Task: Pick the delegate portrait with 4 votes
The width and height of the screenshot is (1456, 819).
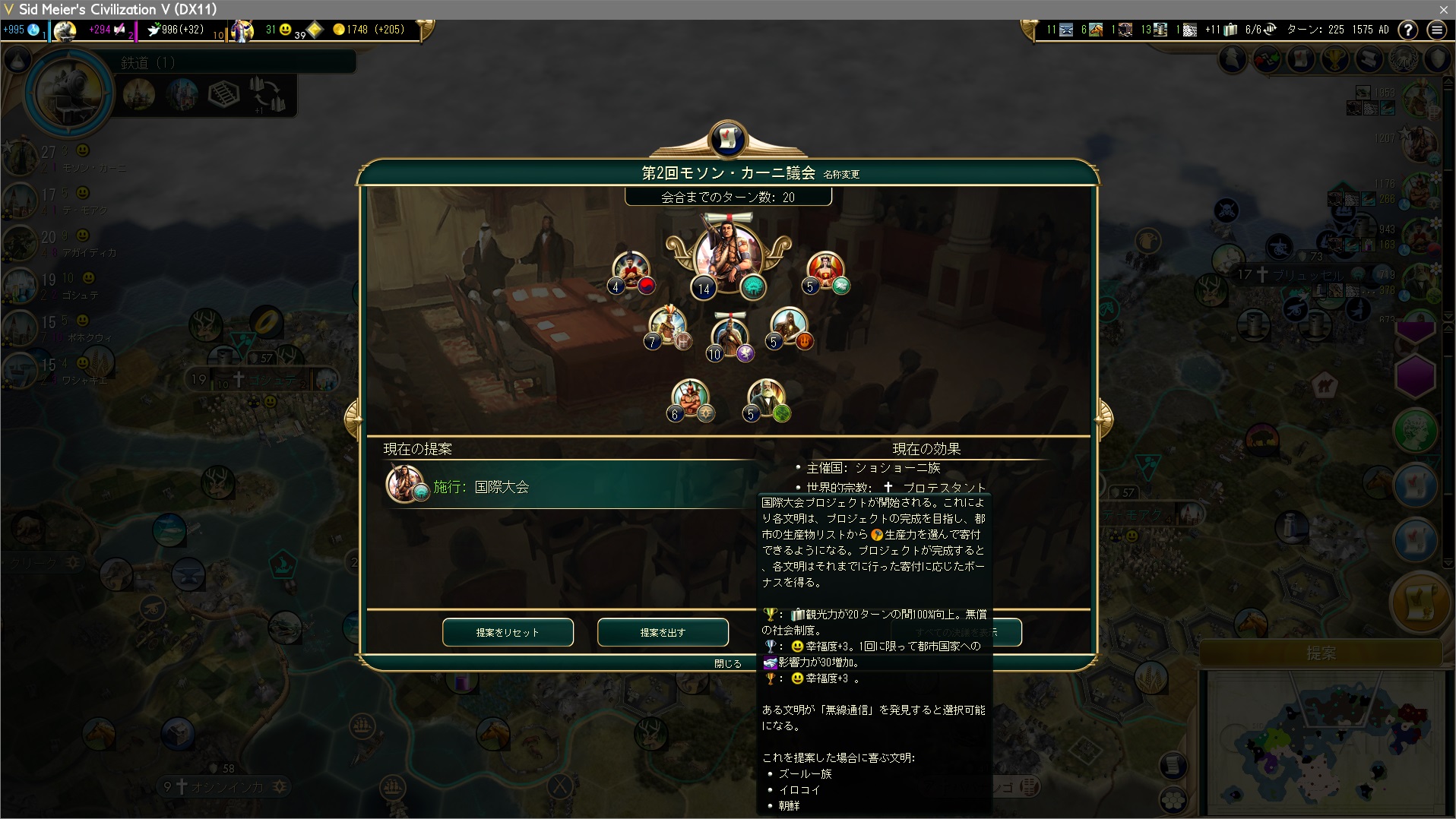Action: (631, 270)
